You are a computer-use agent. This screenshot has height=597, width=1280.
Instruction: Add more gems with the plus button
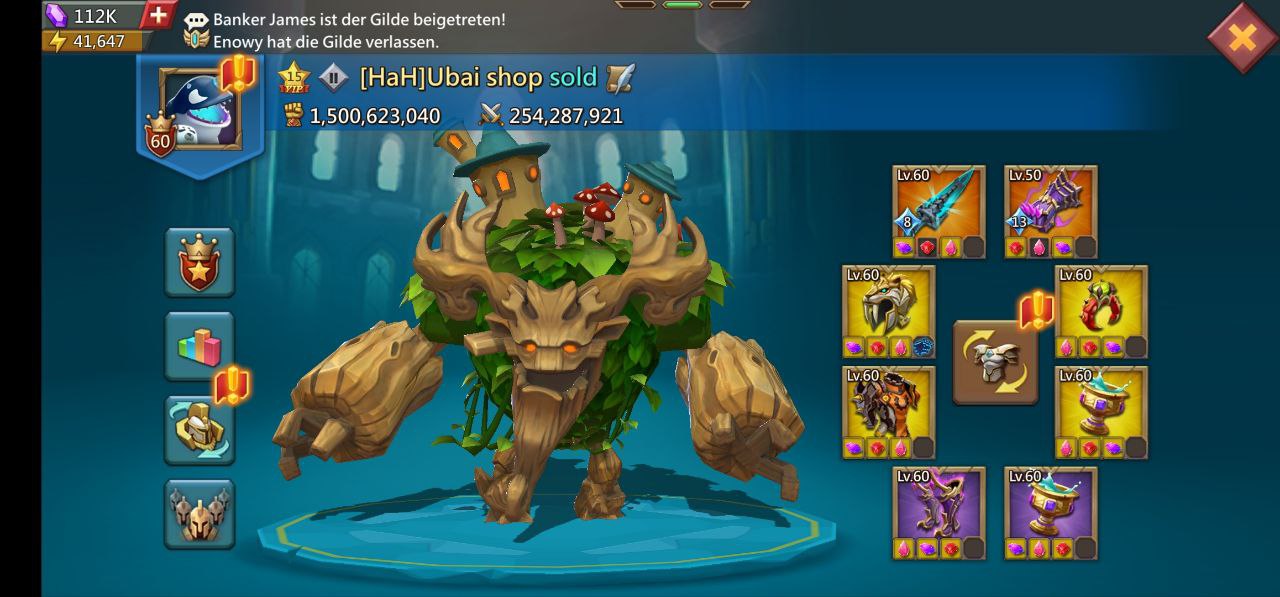pyautogui.click(x=158, y=15)
